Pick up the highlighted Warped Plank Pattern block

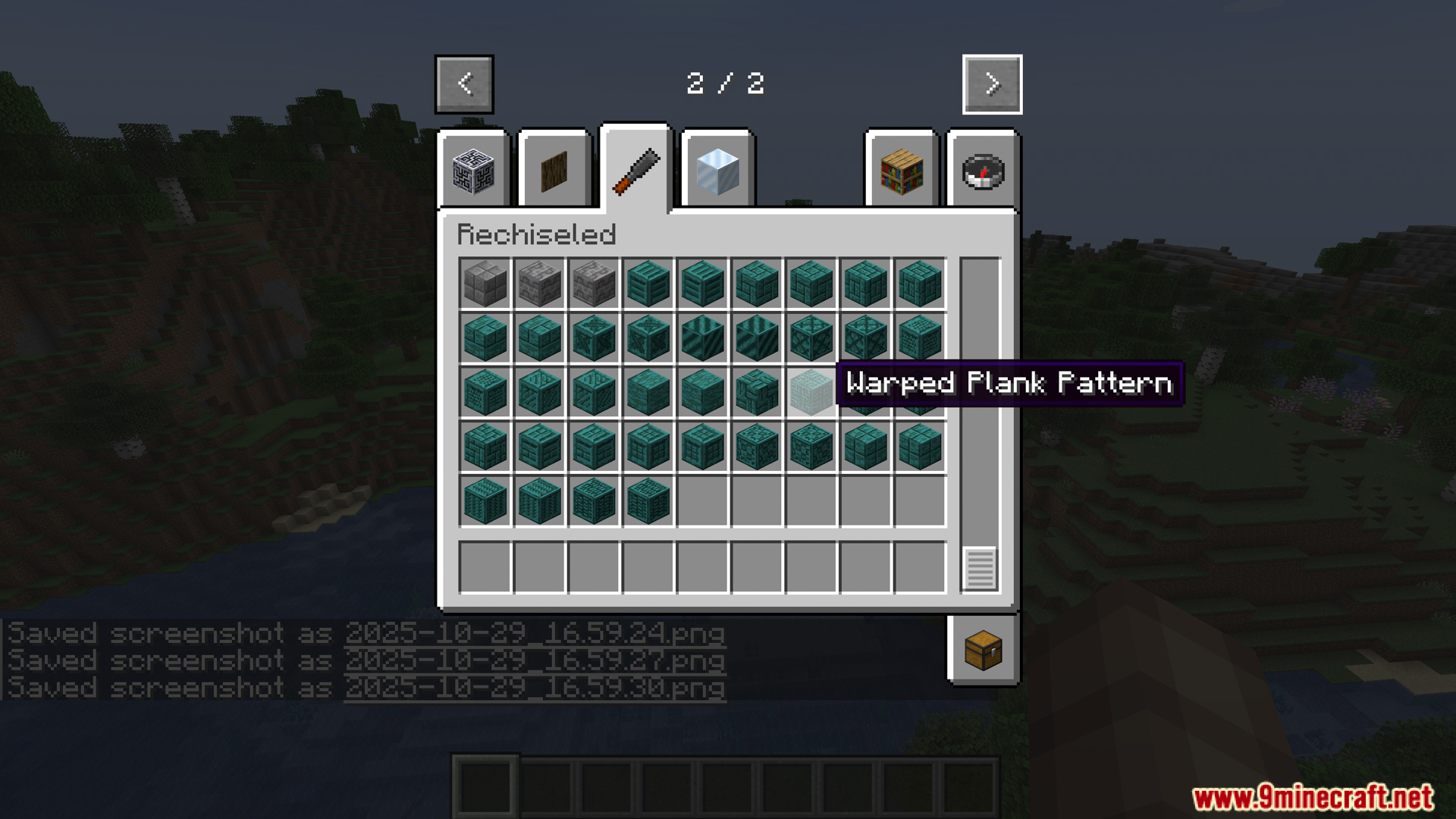pyautogui.click(x=811, y=392)
